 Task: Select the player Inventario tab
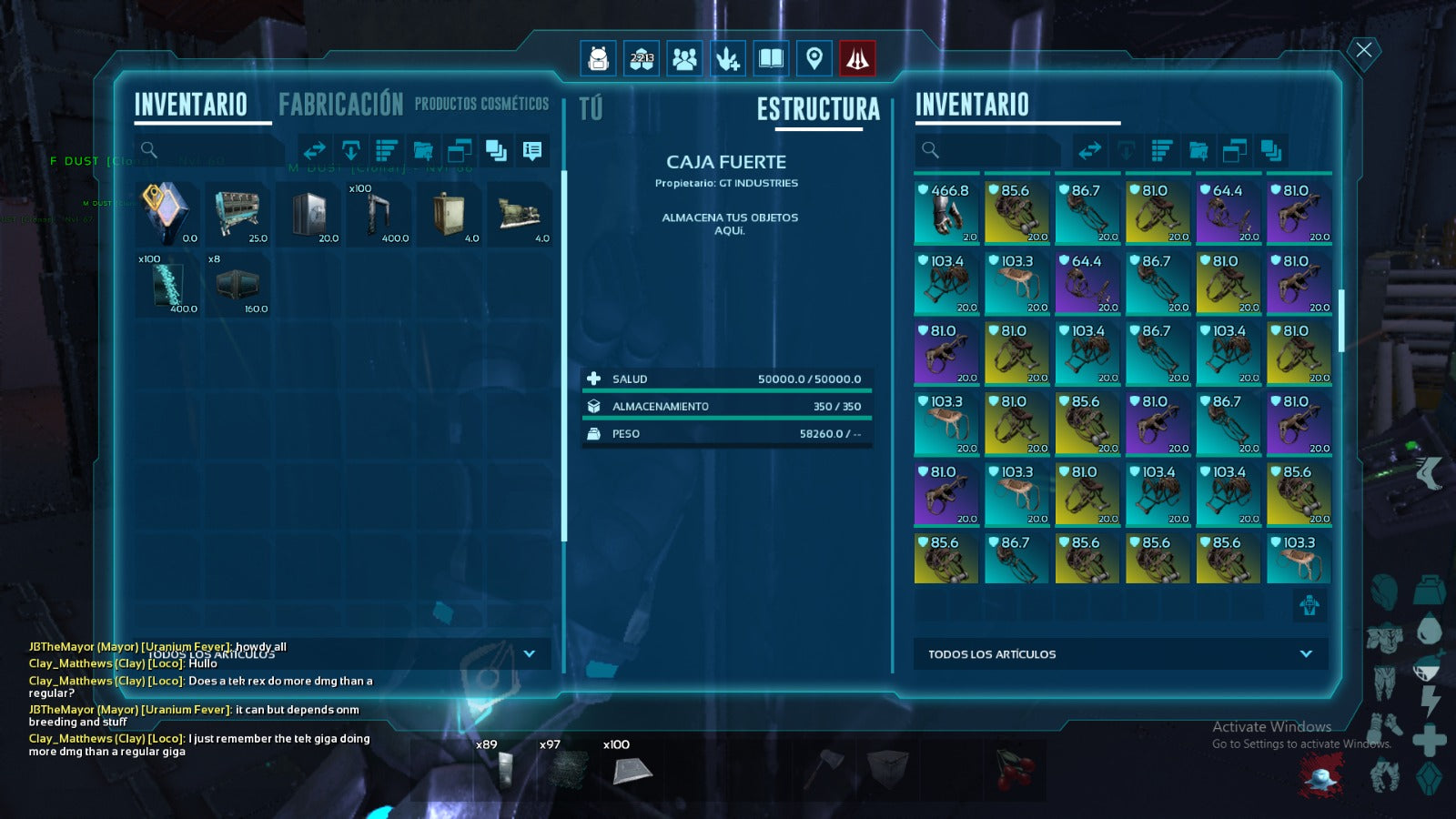pyautogui.click(x=191, y=105)
